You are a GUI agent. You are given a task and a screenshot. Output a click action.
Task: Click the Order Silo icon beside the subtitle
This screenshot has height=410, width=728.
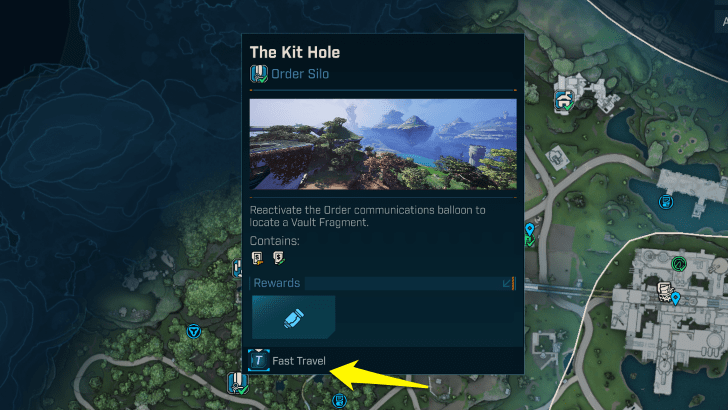tap(259, 73)
